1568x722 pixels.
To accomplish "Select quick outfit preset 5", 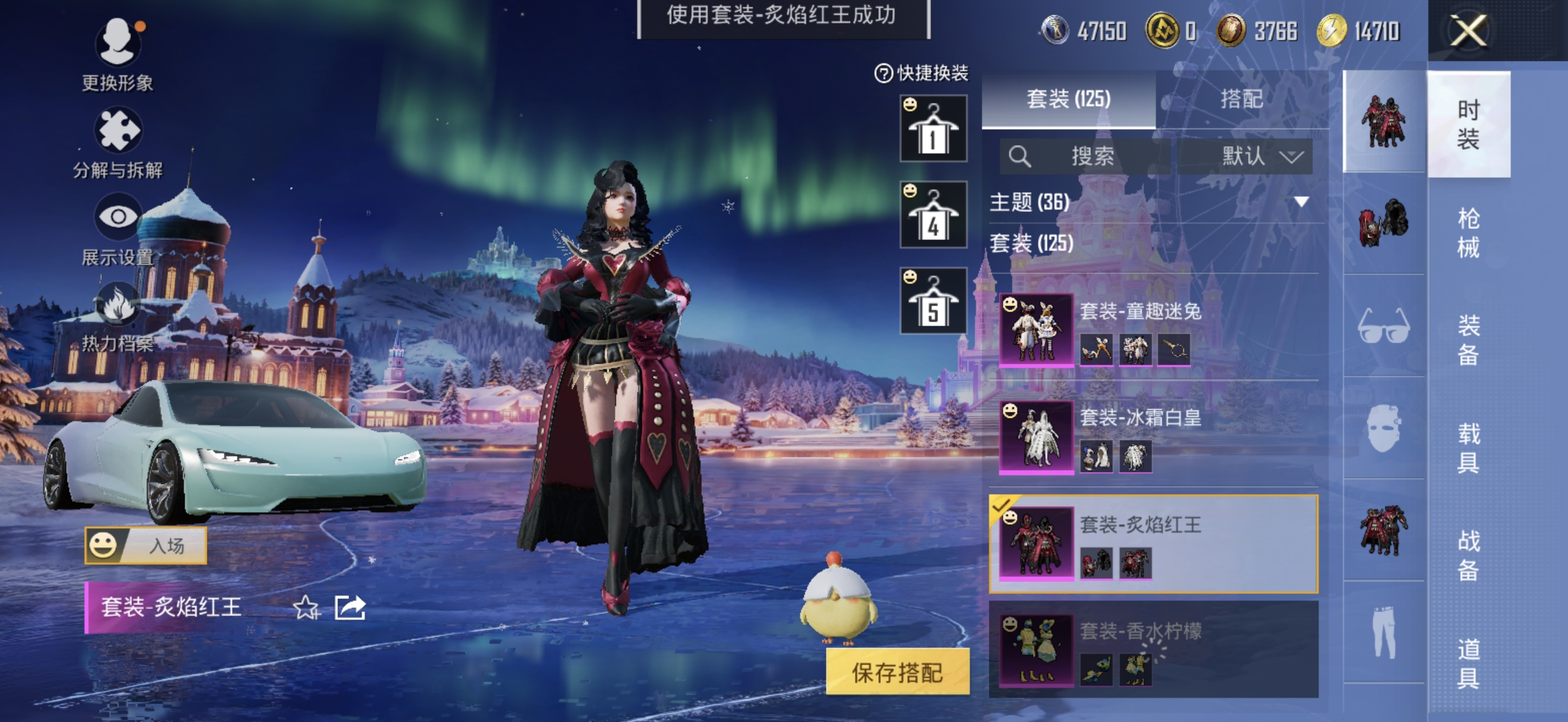I will pos(933,301).
